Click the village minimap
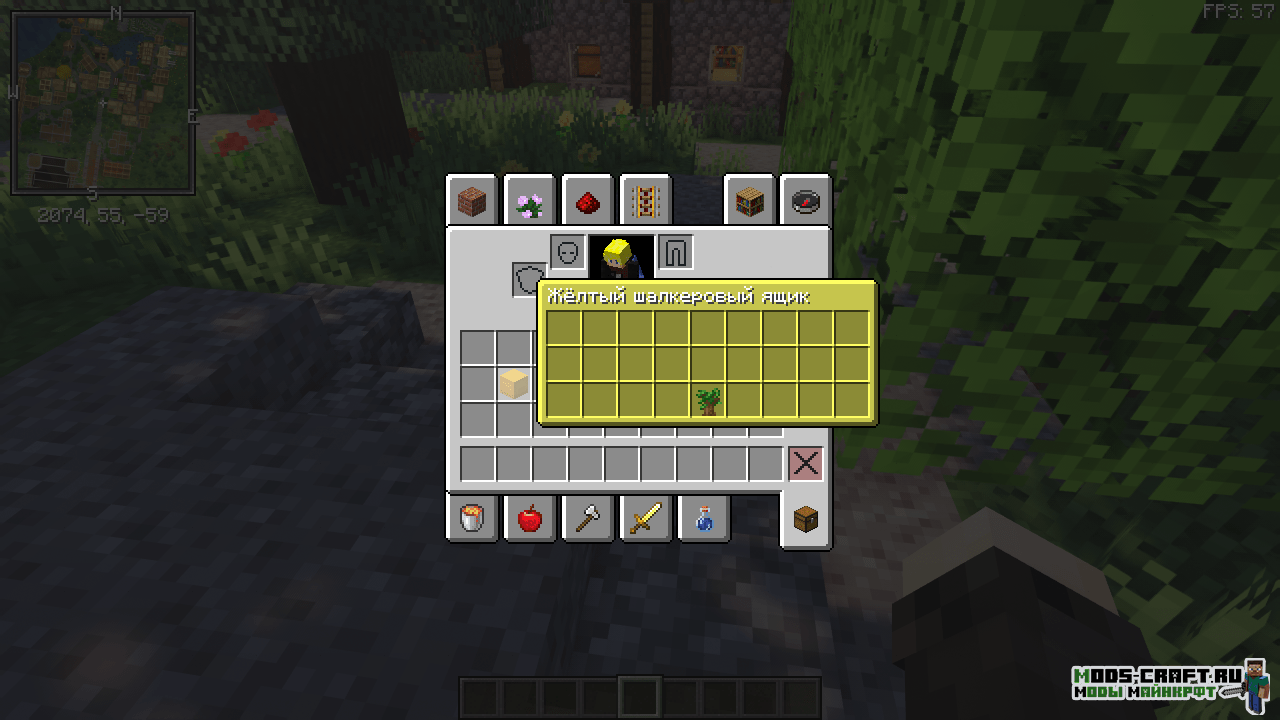 (102, 103)
